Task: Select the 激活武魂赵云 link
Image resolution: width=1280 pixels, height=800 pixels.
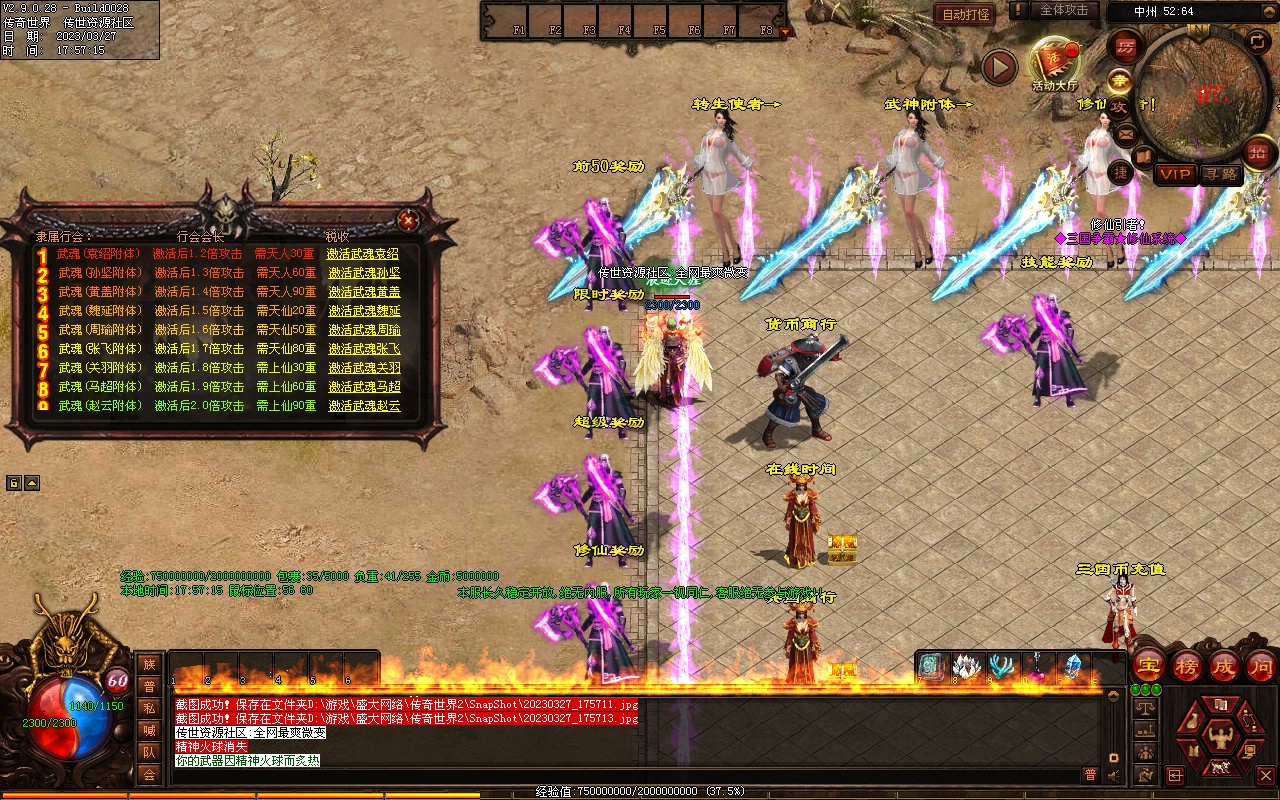Action: pyautogui.click(x=363, y=406)
